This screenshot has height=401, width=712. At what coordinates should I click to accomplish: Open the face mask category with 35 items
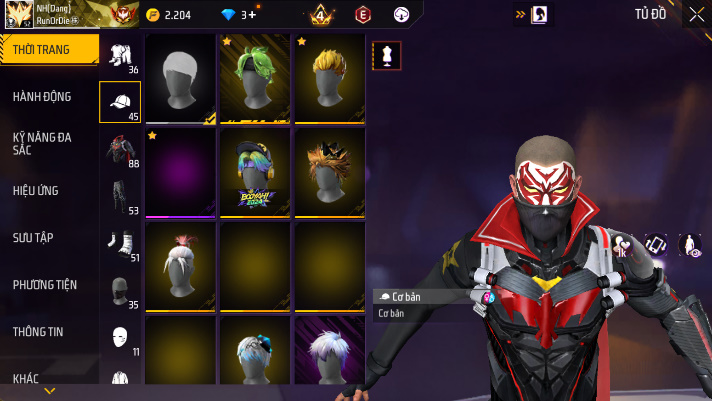[120, 291]
